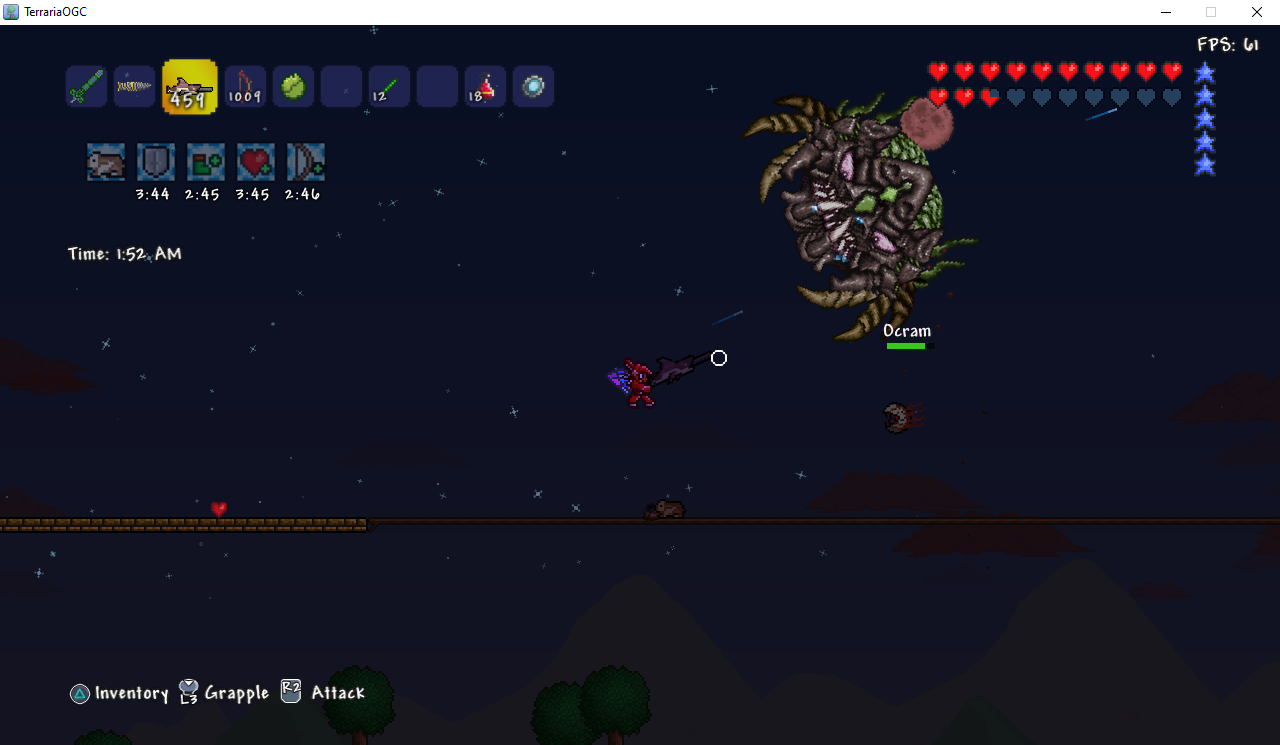Image resolution: width=1280 pixels, height=745 pixels.
Task: Click the Archery bow buff icon
Action: pyautogui.click(x=306, y=162)
